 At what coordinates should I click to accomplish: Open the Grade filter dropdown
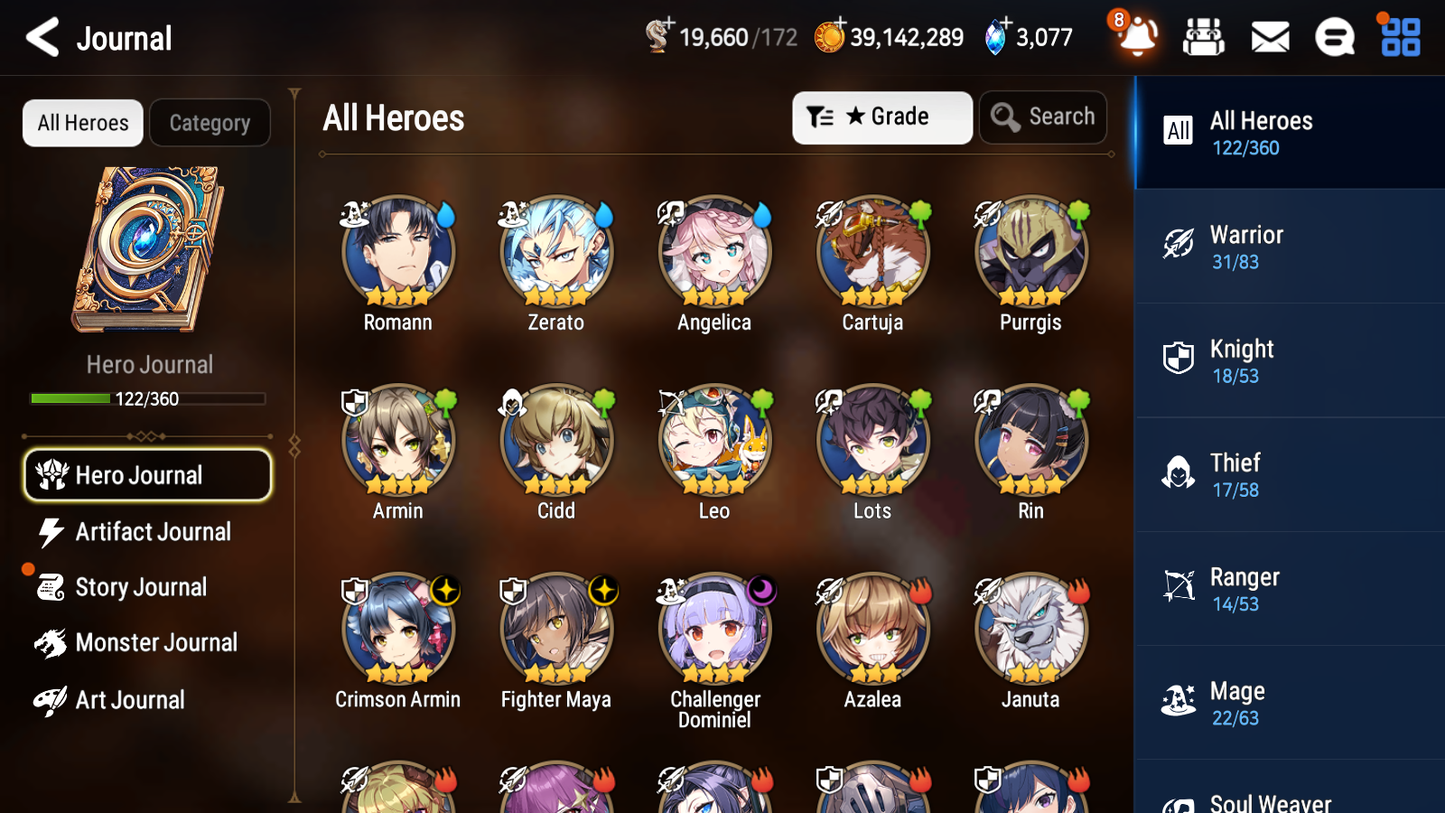pyautogui.click(x=882, y=117)
